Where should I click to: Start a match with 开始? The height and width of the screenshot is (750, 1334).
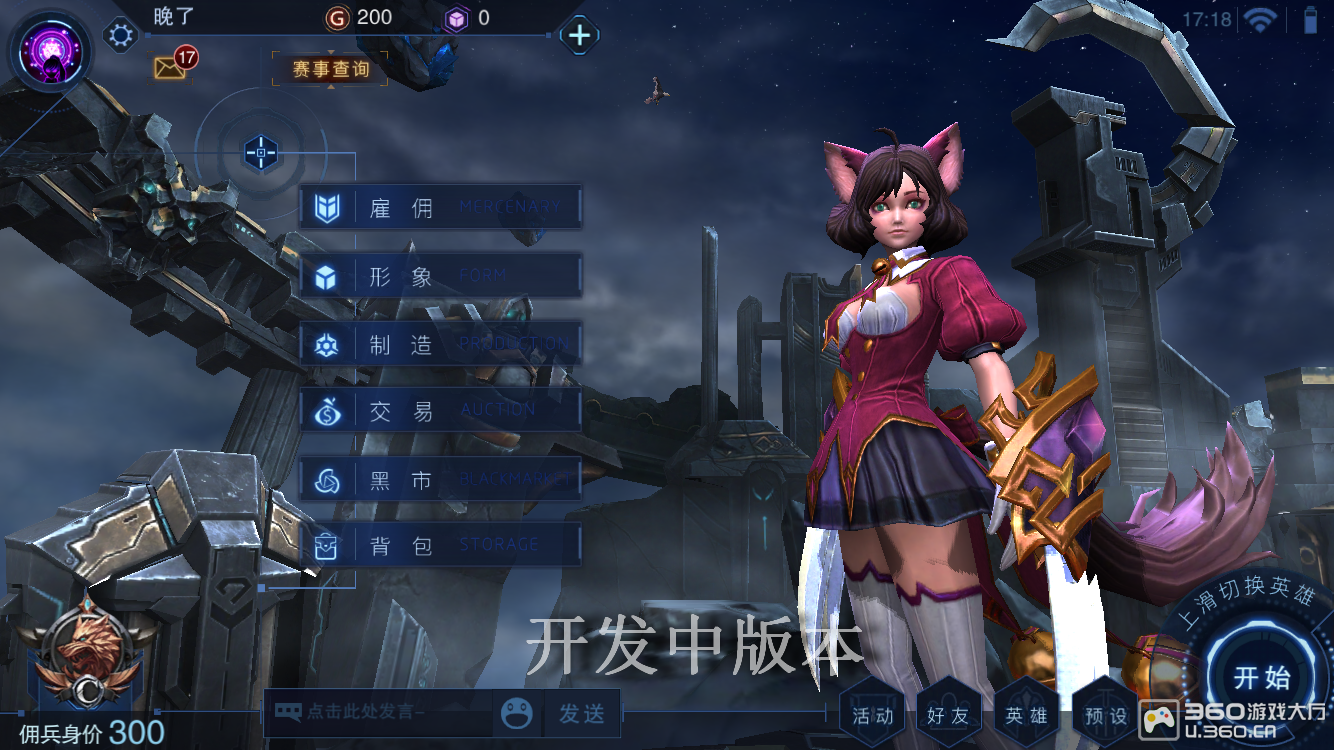tap(1262, 677)
